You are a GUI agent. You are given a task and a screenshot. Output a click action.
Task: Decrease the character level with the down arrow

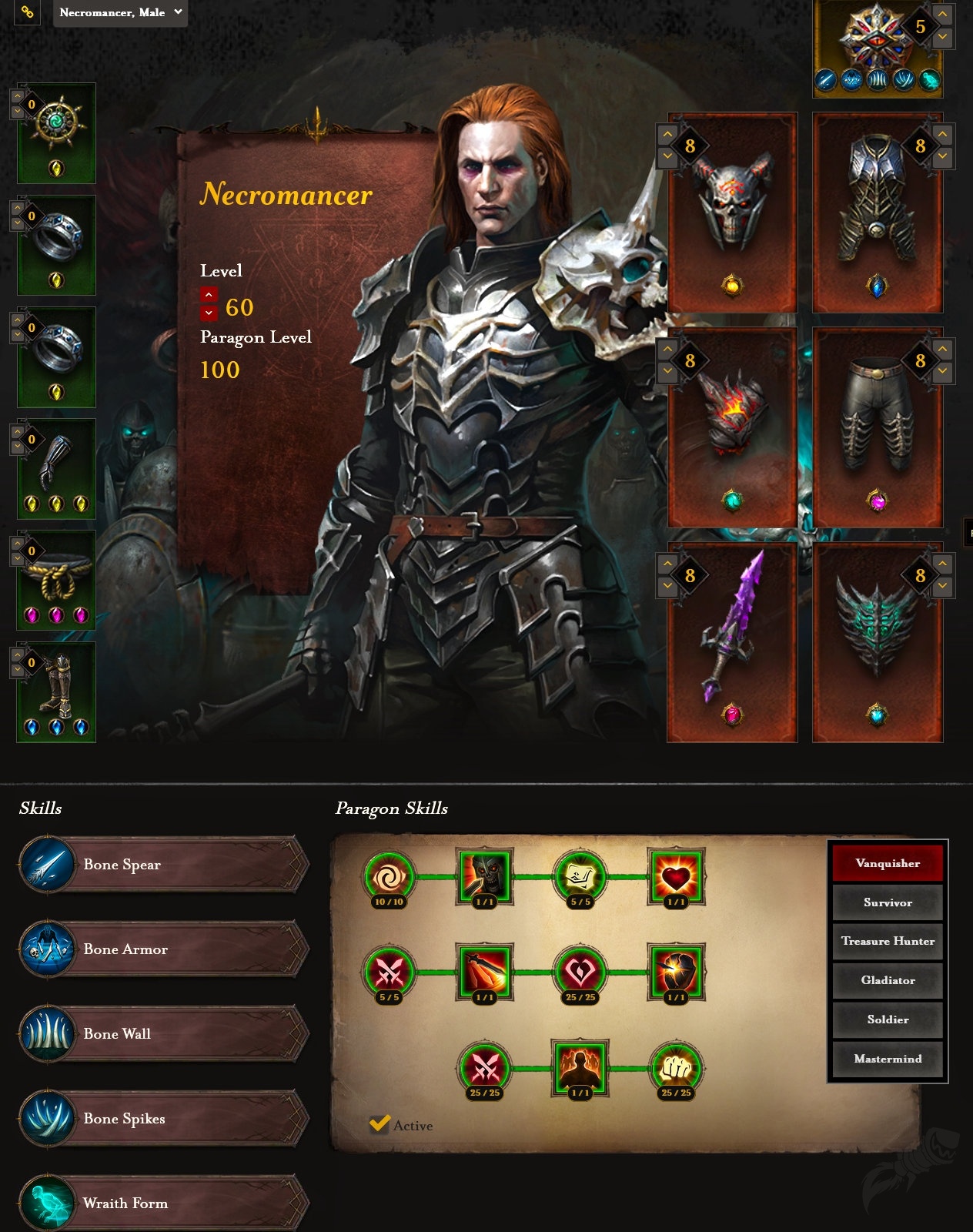click(209, 313)
